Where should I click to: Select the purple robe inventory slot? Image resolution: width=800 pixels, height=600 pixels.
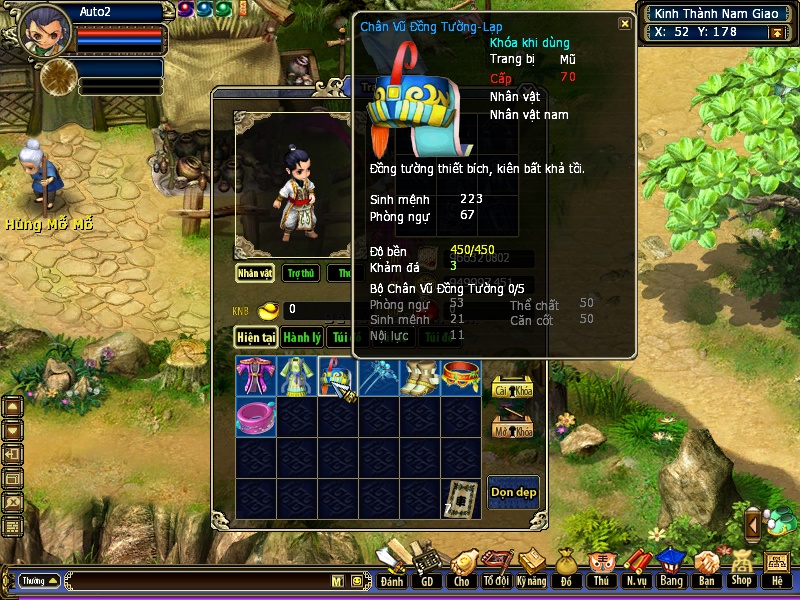pyautogui.click(x=256, y=377)
